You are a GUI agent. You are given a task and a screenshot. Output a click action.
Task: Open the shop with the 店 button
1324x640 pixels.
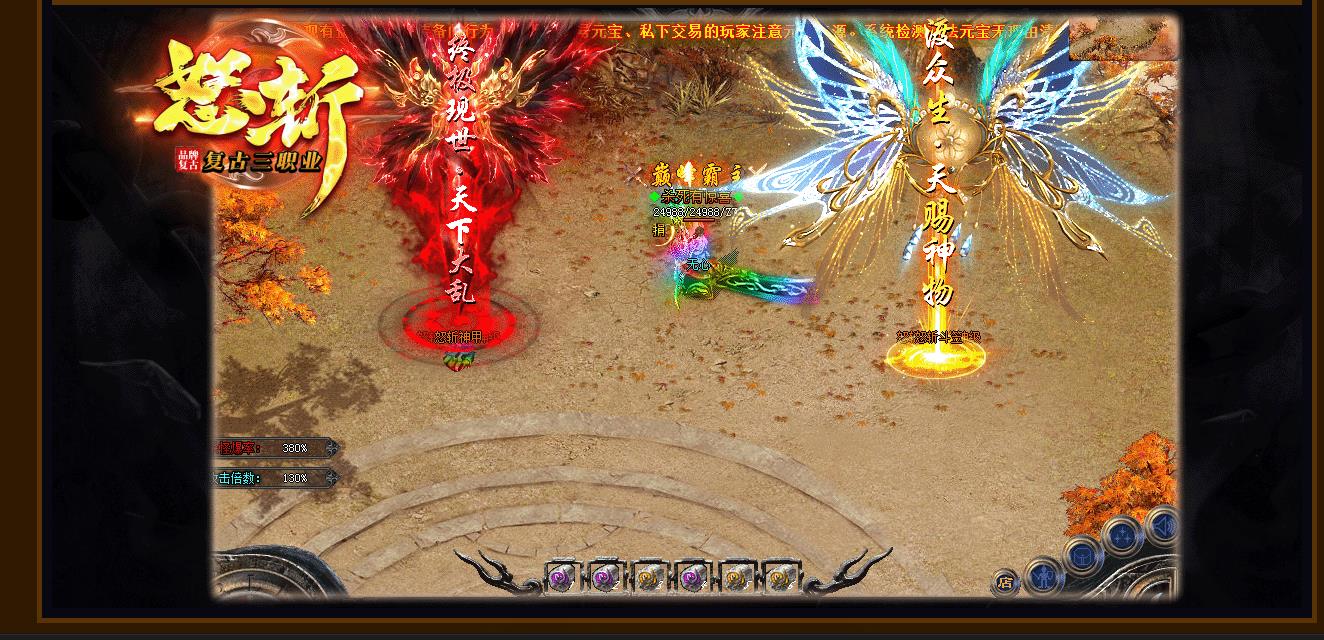(x=1005, y=583)
